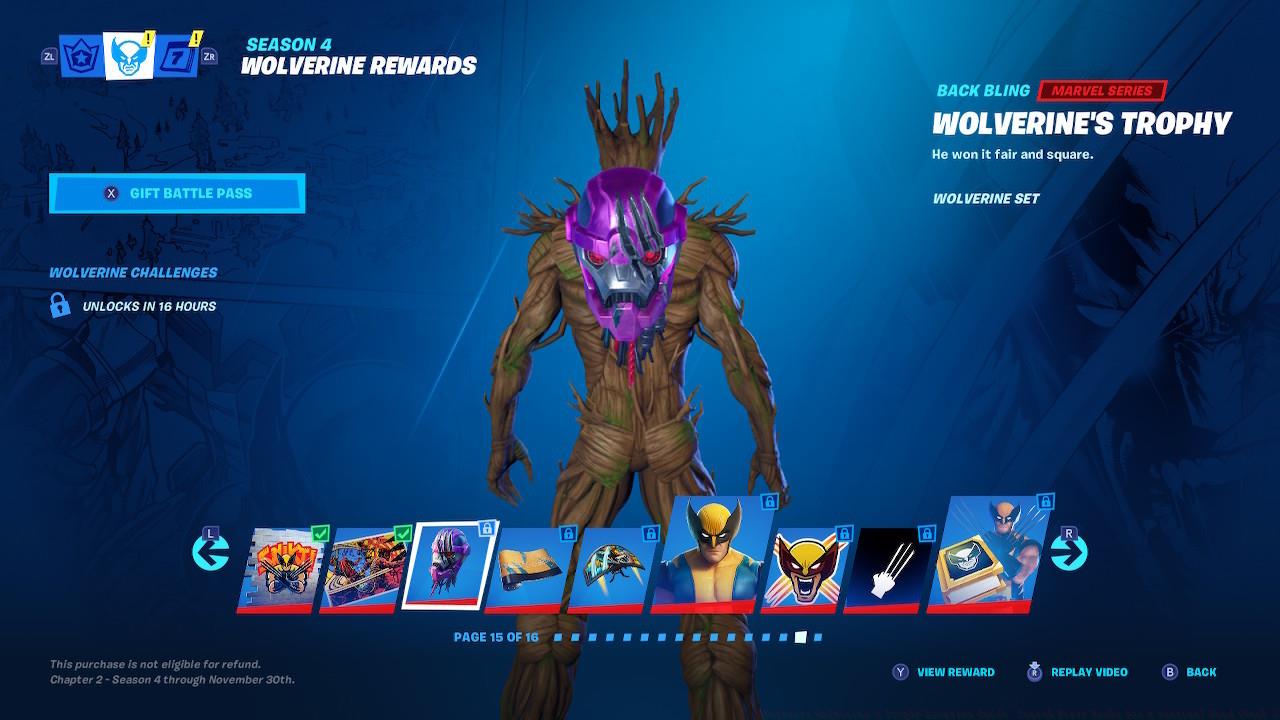Open the challenges tab showing number 7
This screenshot has height=720, width=1280.
[x=174, y=55]
